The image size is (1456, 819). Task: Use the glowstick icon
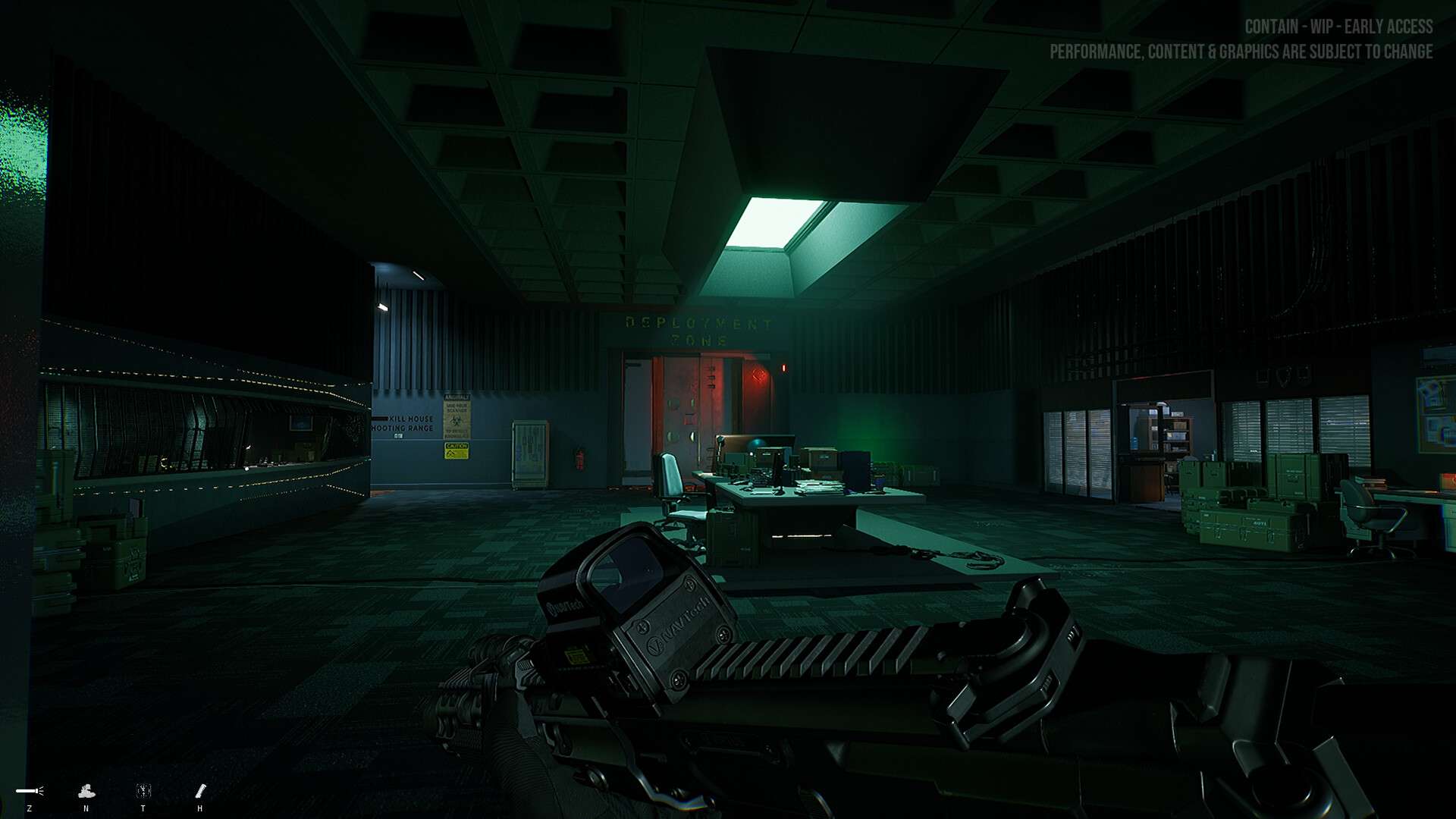(200, 791)
